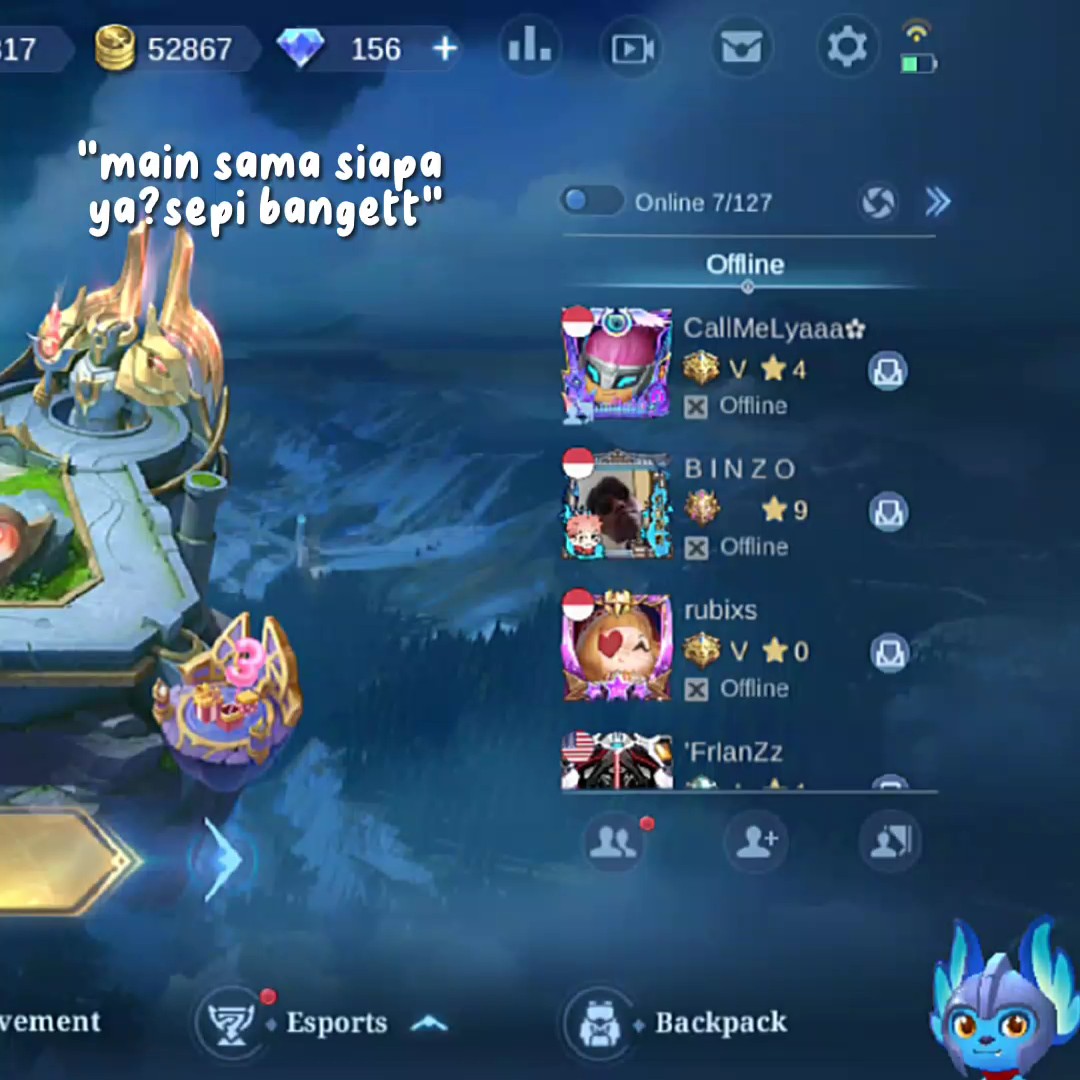The width and height of the screenshot is (1080, 1080).
Task: Open the Esports menu
Action: click(x=336, y=1022)
